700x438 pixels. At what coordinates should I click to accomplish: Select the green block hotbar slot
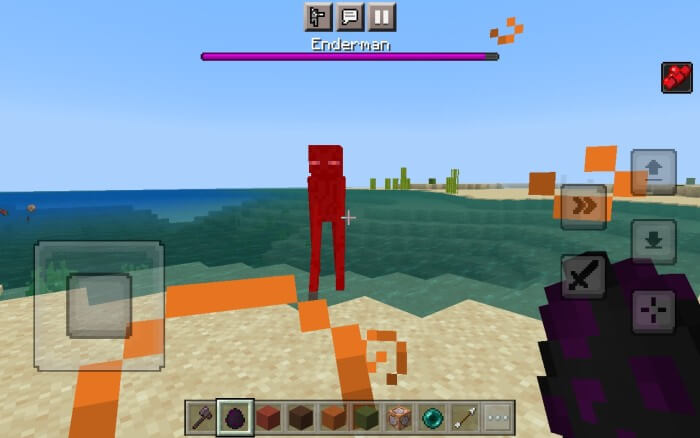(x=366, y=418)
